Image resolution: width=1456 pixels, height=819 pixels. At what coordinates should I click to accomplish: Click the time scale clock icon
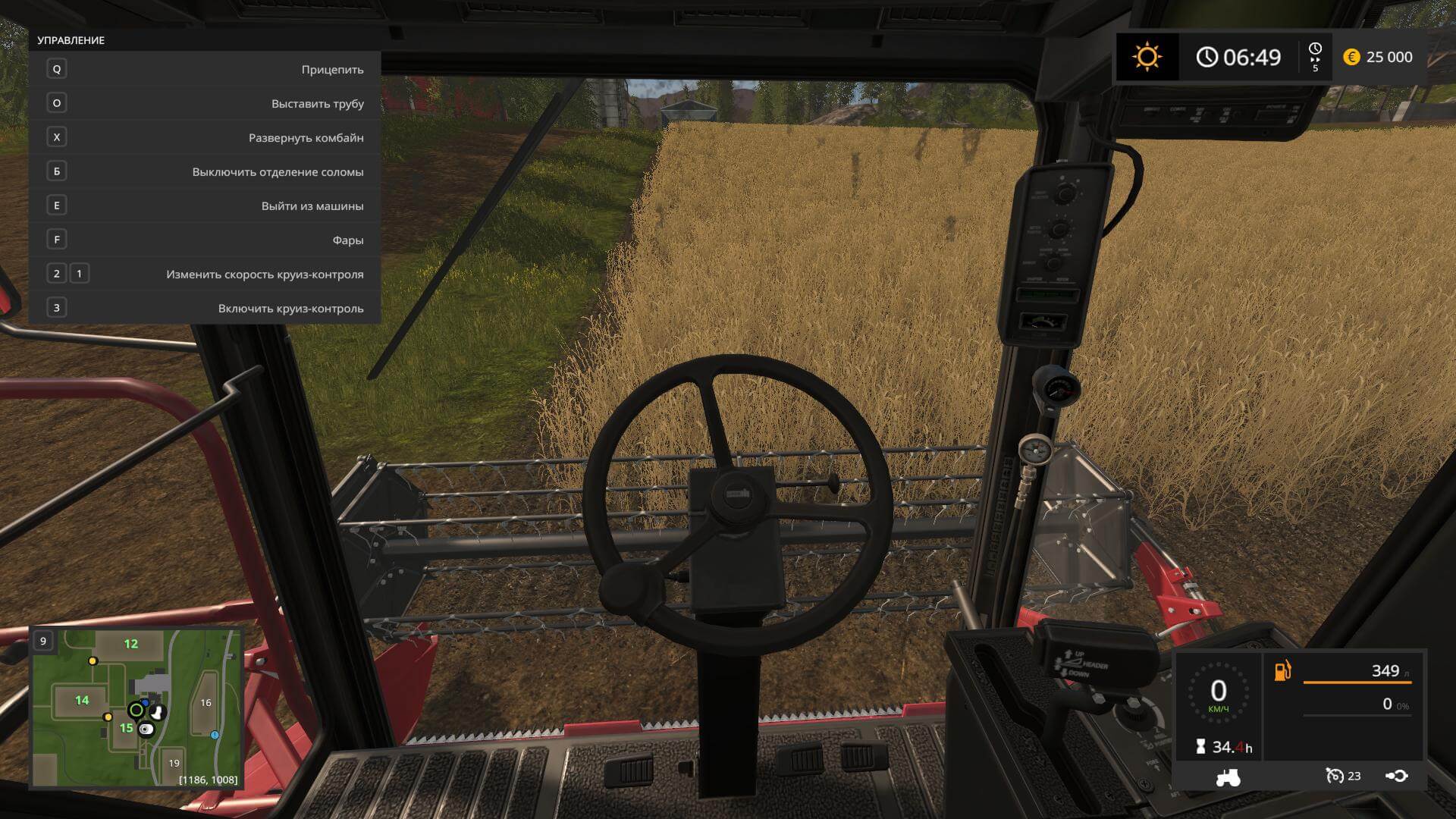[1315, 49]
